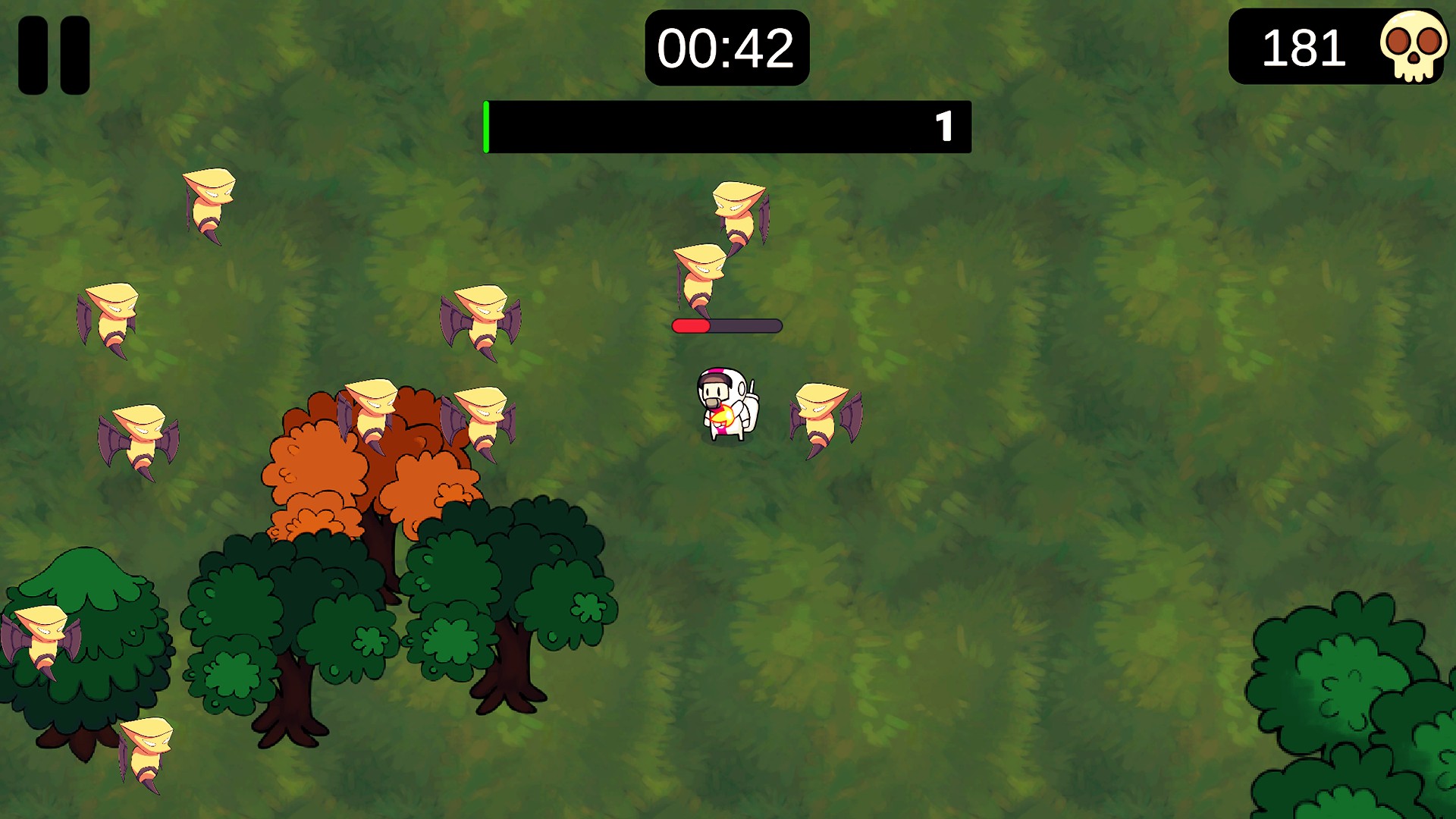Viewport: 1456px width, 819px height.
Task: Click the pause icon in top-left corner
Action: (53, 55)
